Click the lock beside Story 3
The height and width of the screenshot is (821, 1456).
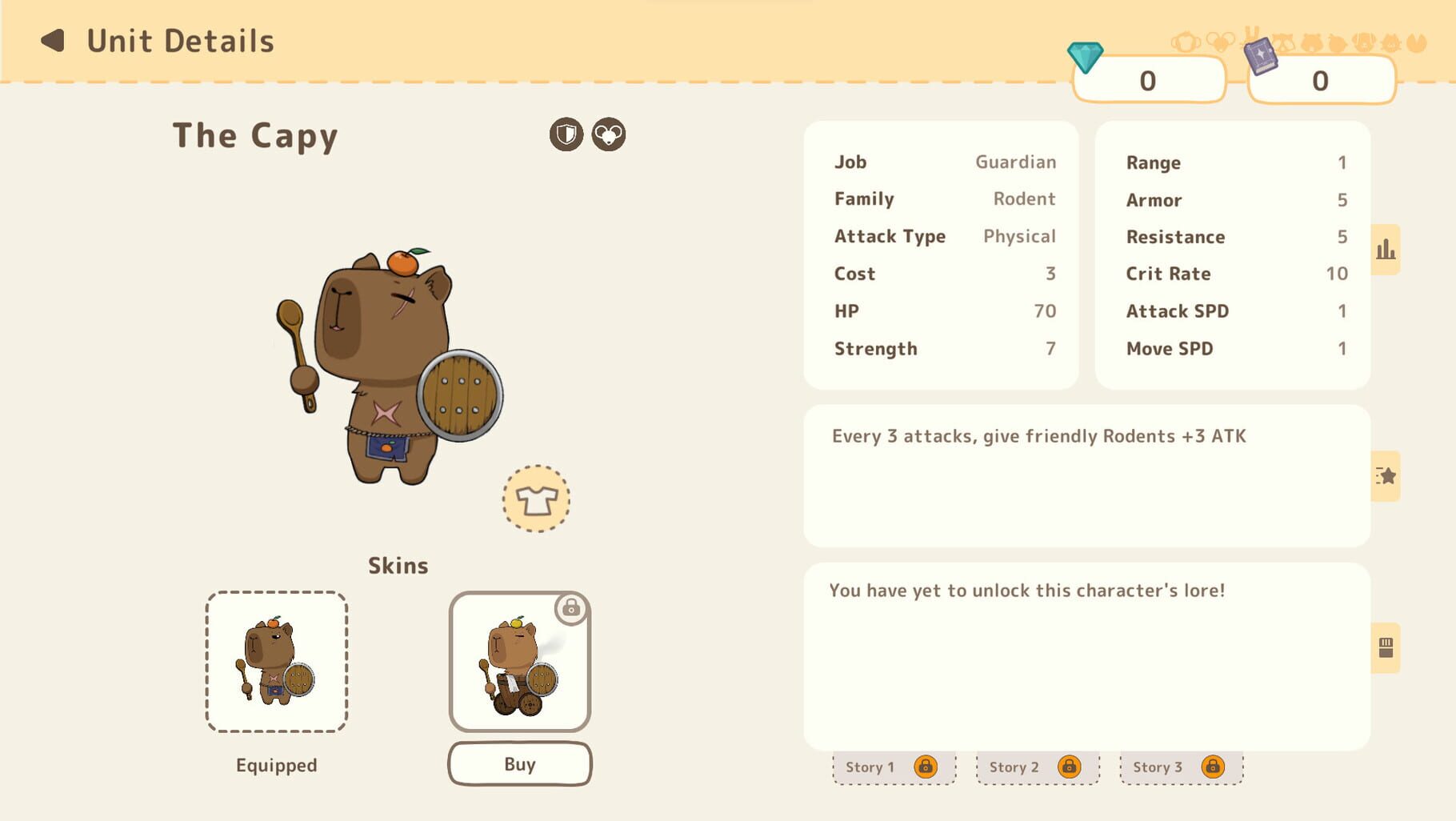tap(1213, 766)
